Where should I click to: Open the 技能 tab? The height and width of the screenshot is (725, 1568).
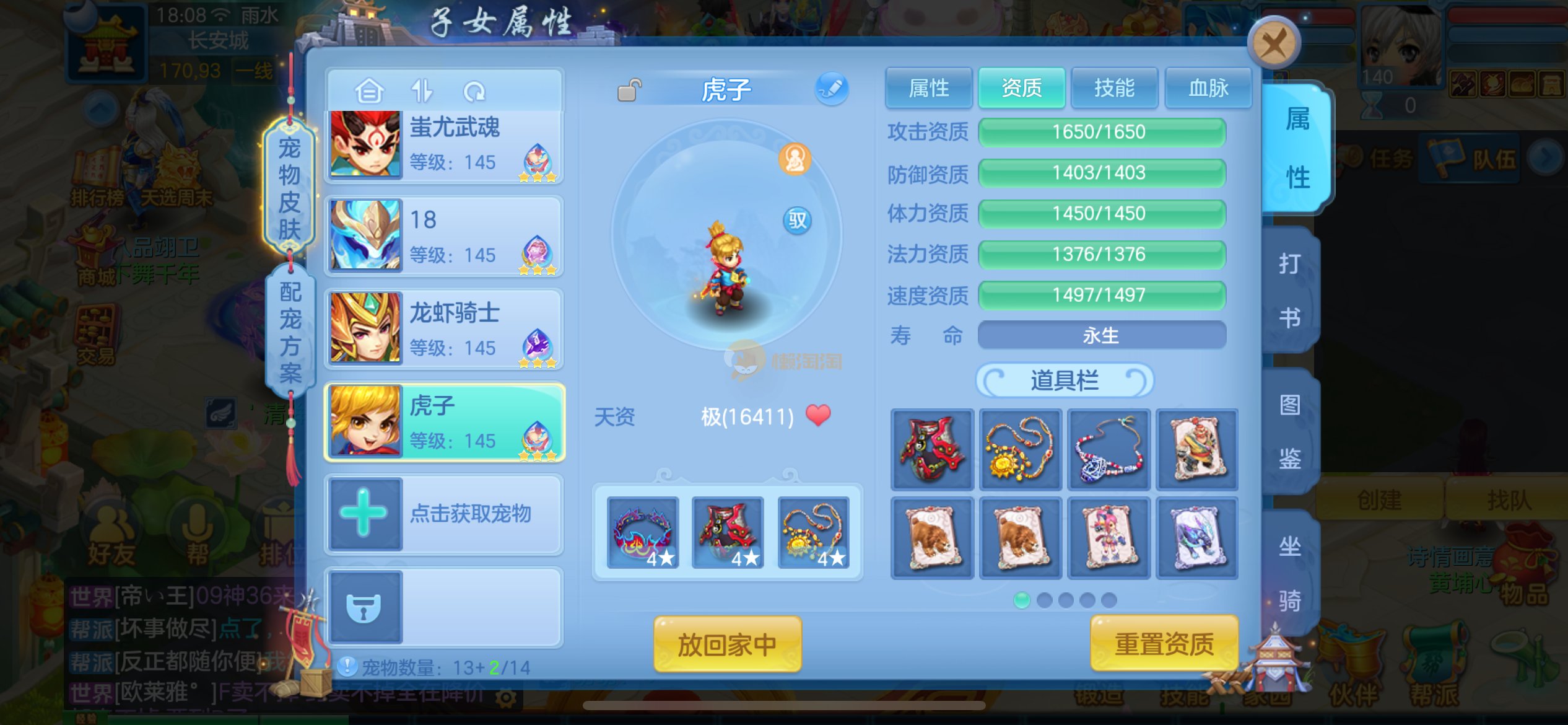coord(1114,88)
